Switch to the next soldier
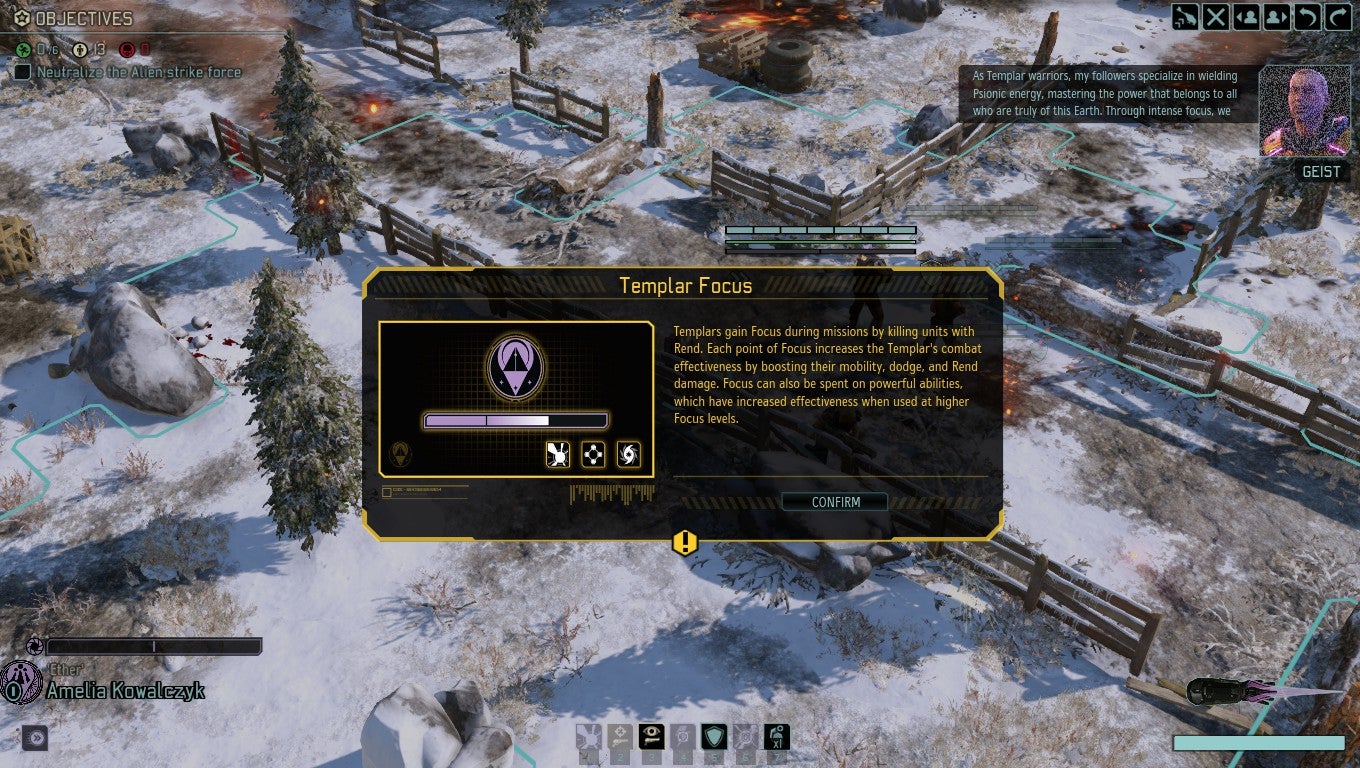The image size is (1360, 768). 1276,17
